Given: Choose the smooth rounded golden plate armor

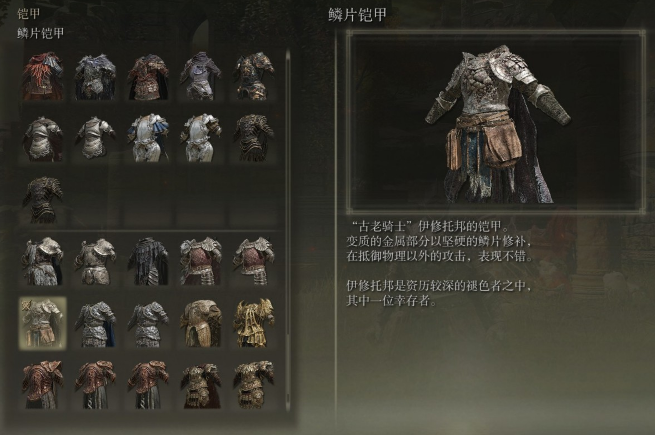Looking at the screenshot, I should (200, 322).
